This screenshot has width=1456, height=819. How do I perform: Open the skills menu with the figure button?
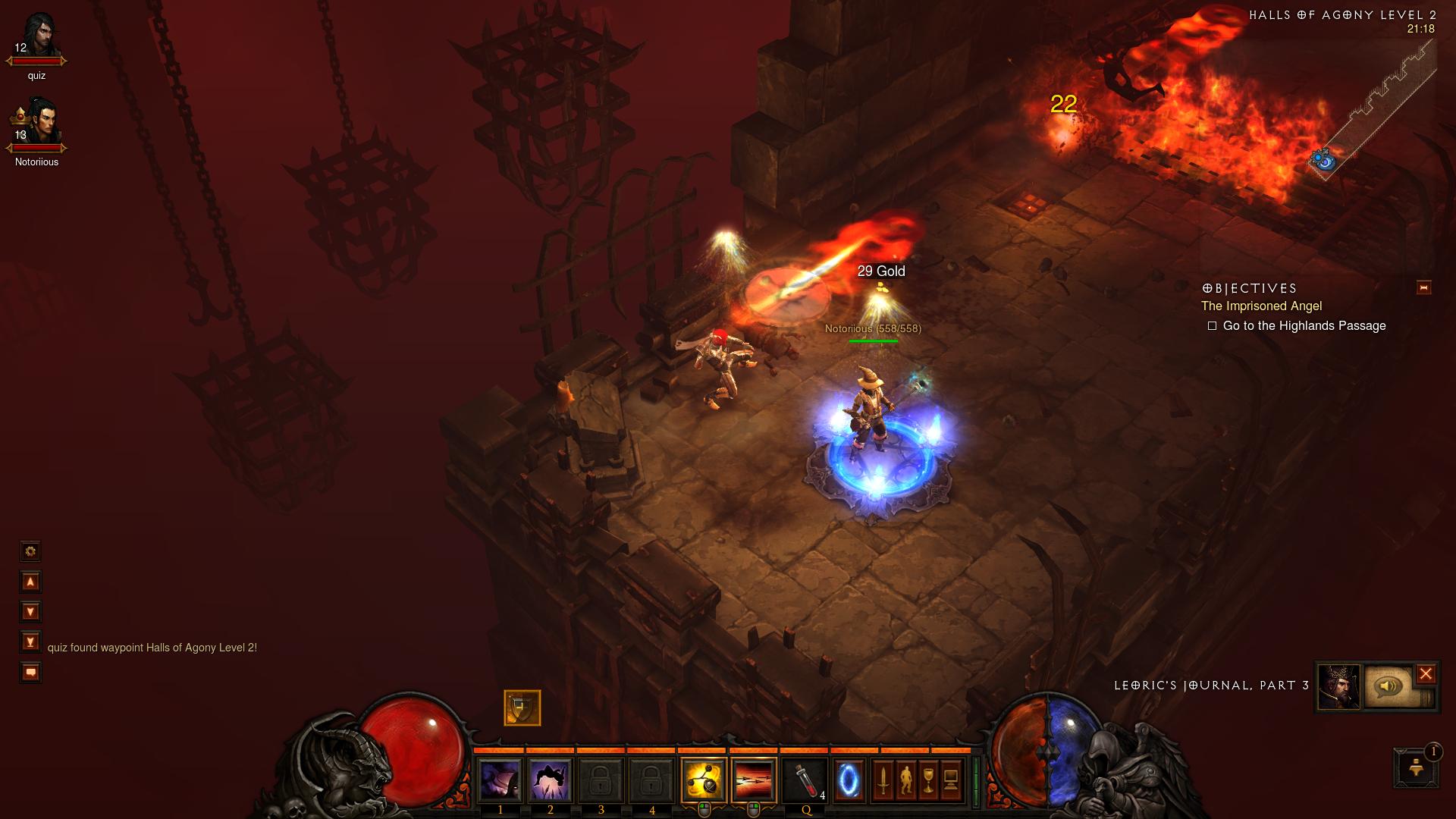(x=905, y=780)
